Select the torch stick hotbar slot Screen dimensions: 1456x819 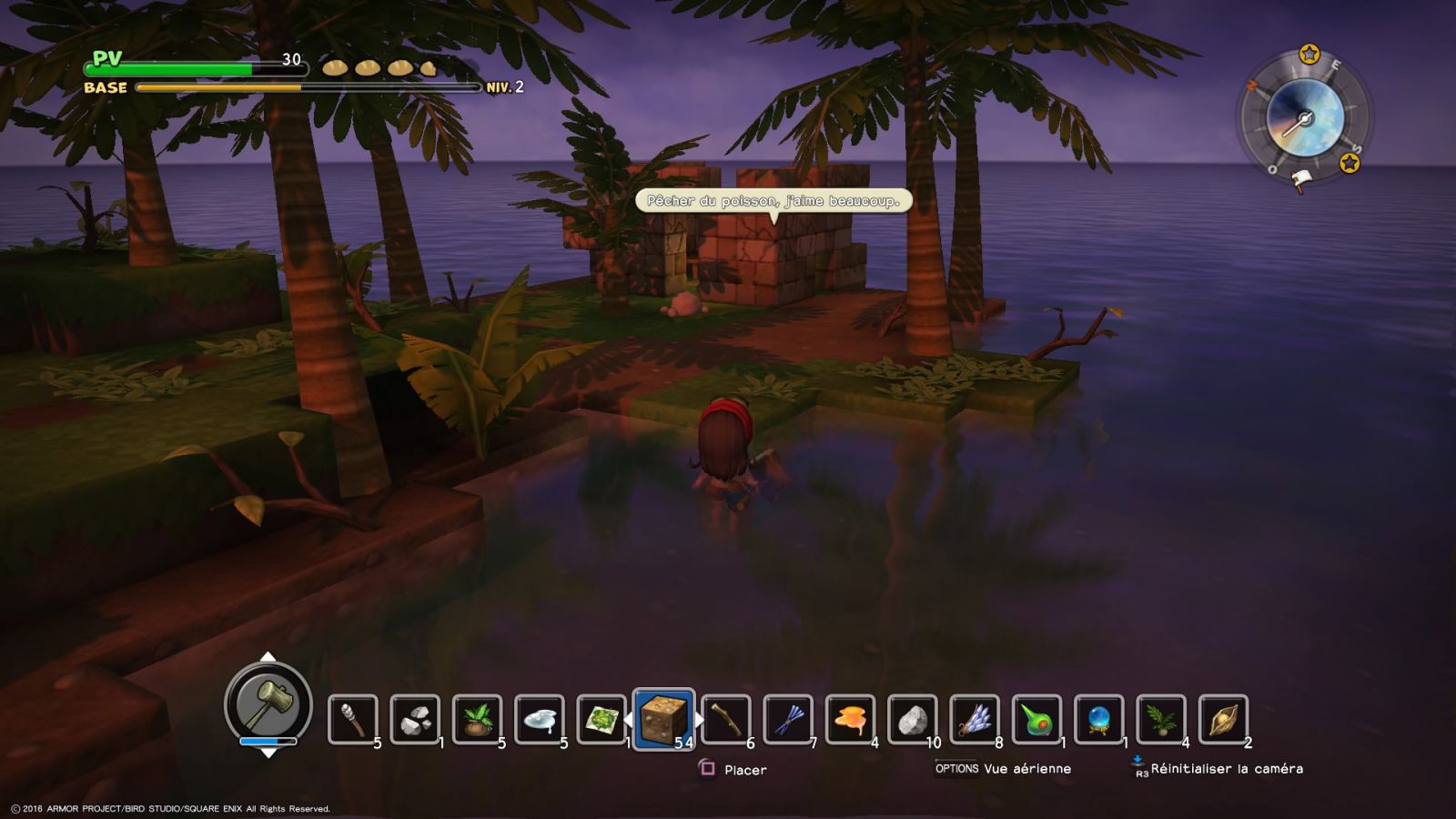(x=352, y=719)
